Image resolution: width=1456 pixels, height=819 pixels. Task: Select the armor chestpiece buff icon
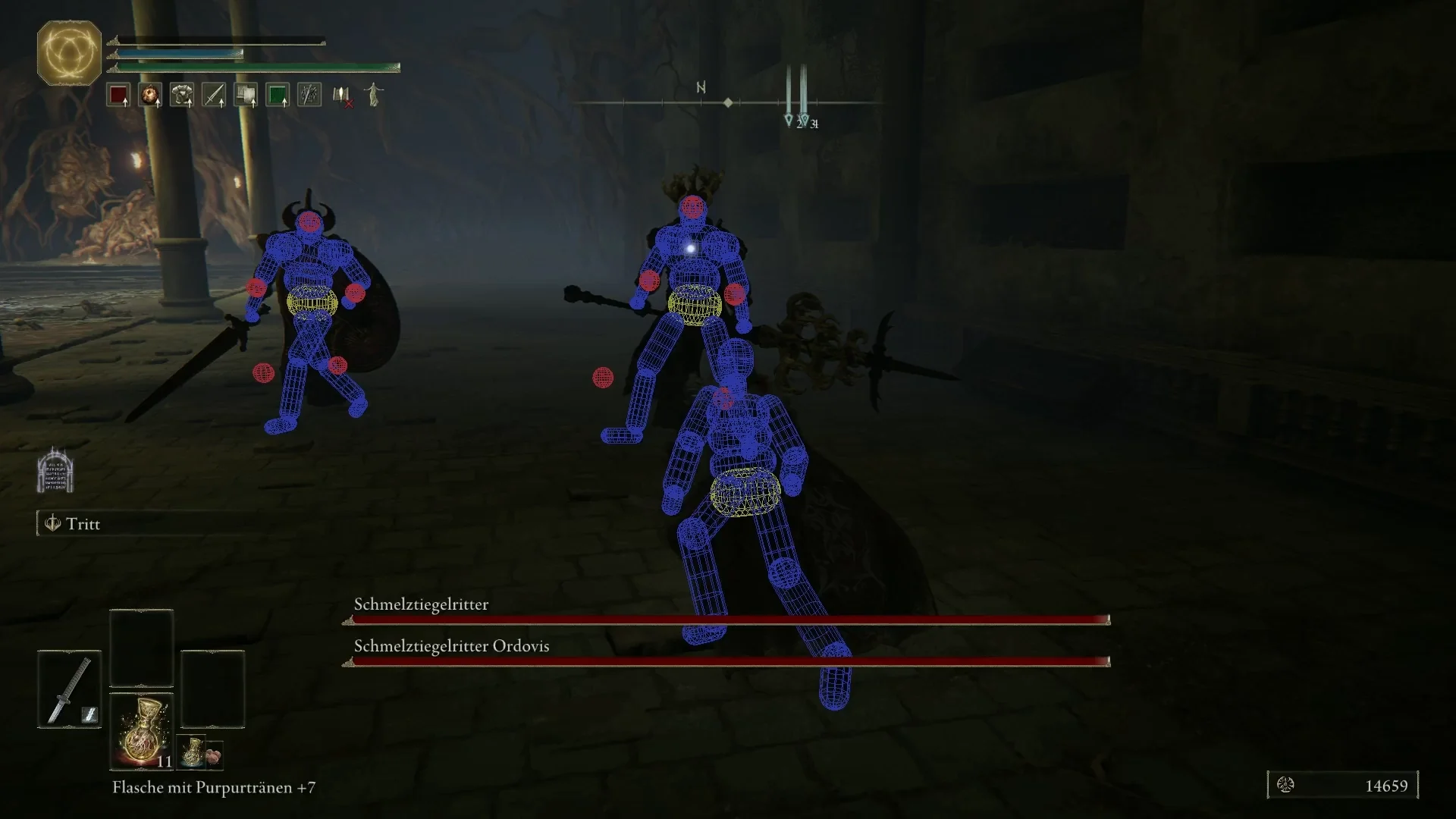pyautogui.click(x=180, y=94)
